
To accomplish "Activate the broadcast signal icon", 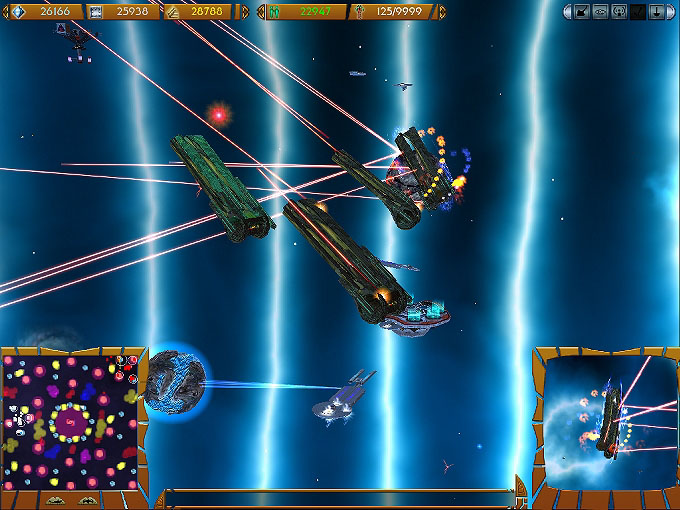I will [x=619, y=12].
